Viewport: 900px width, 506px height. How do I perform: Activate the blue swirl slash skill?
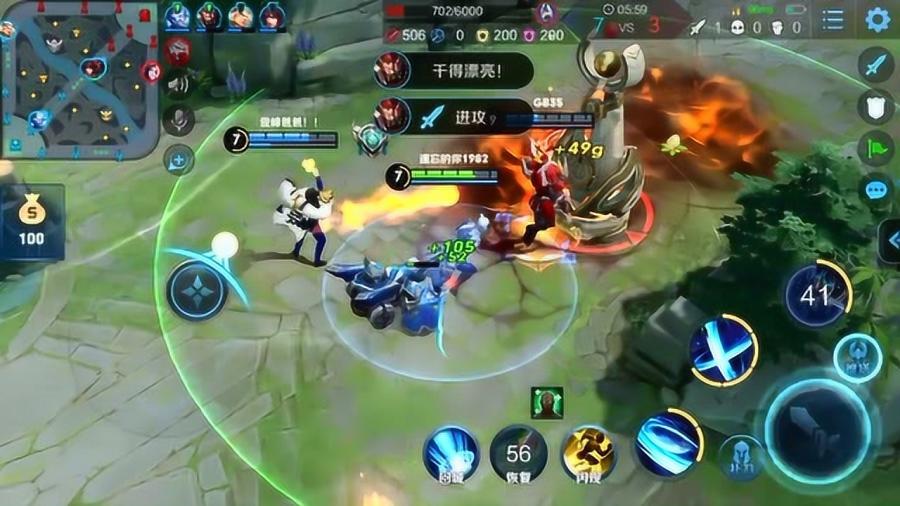[667, 442]
